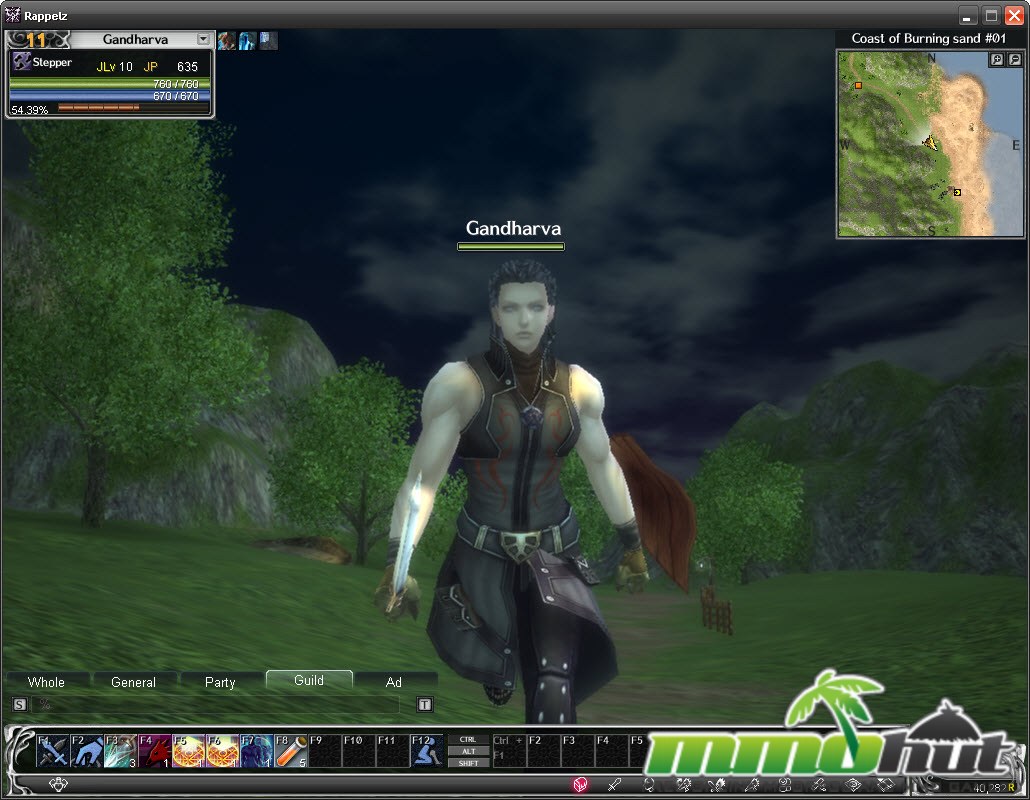
Task: Use the F2 blue kick skill
Action: (87, 750)
